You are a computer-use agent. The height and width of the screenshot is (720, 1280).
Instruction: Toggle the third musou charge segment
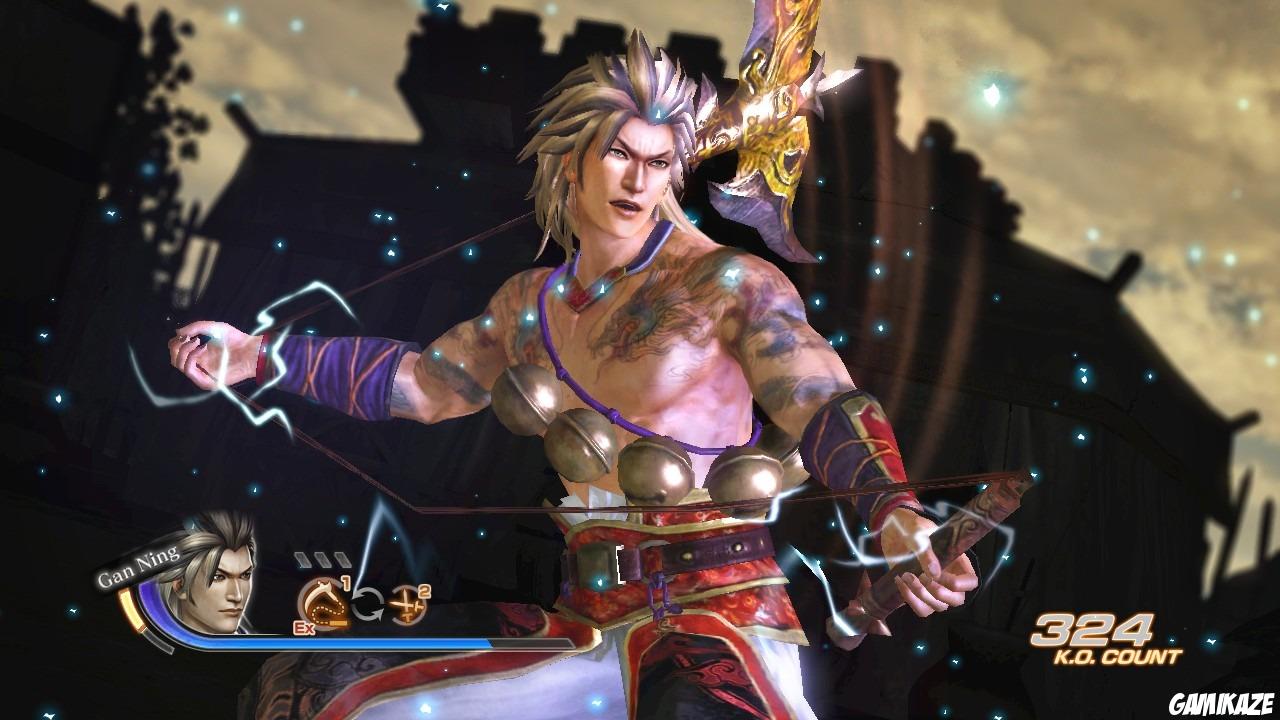[x=341, y=558]
